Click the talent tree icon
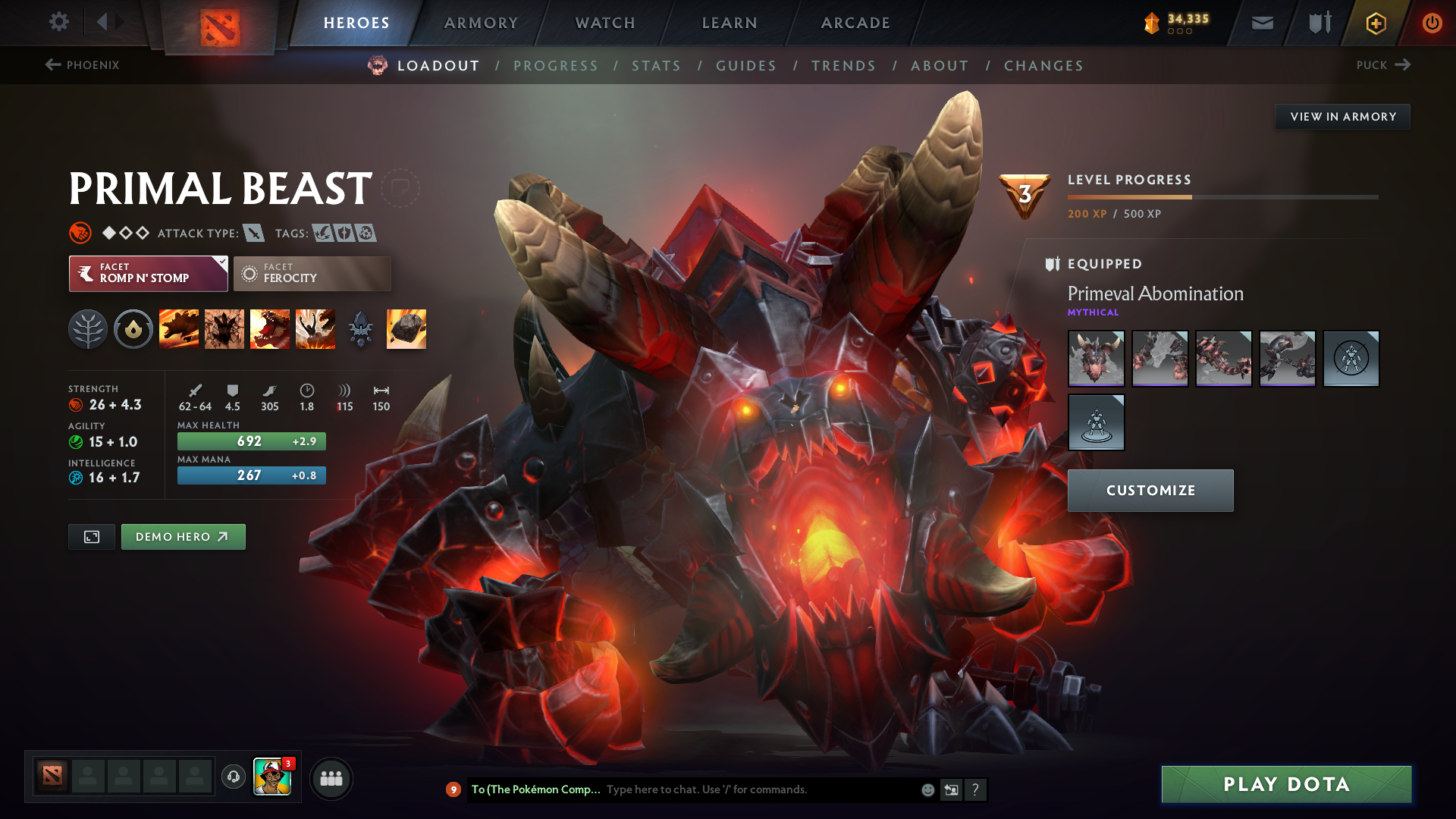Screen dimensions: 1456x819 pos(88,328)
